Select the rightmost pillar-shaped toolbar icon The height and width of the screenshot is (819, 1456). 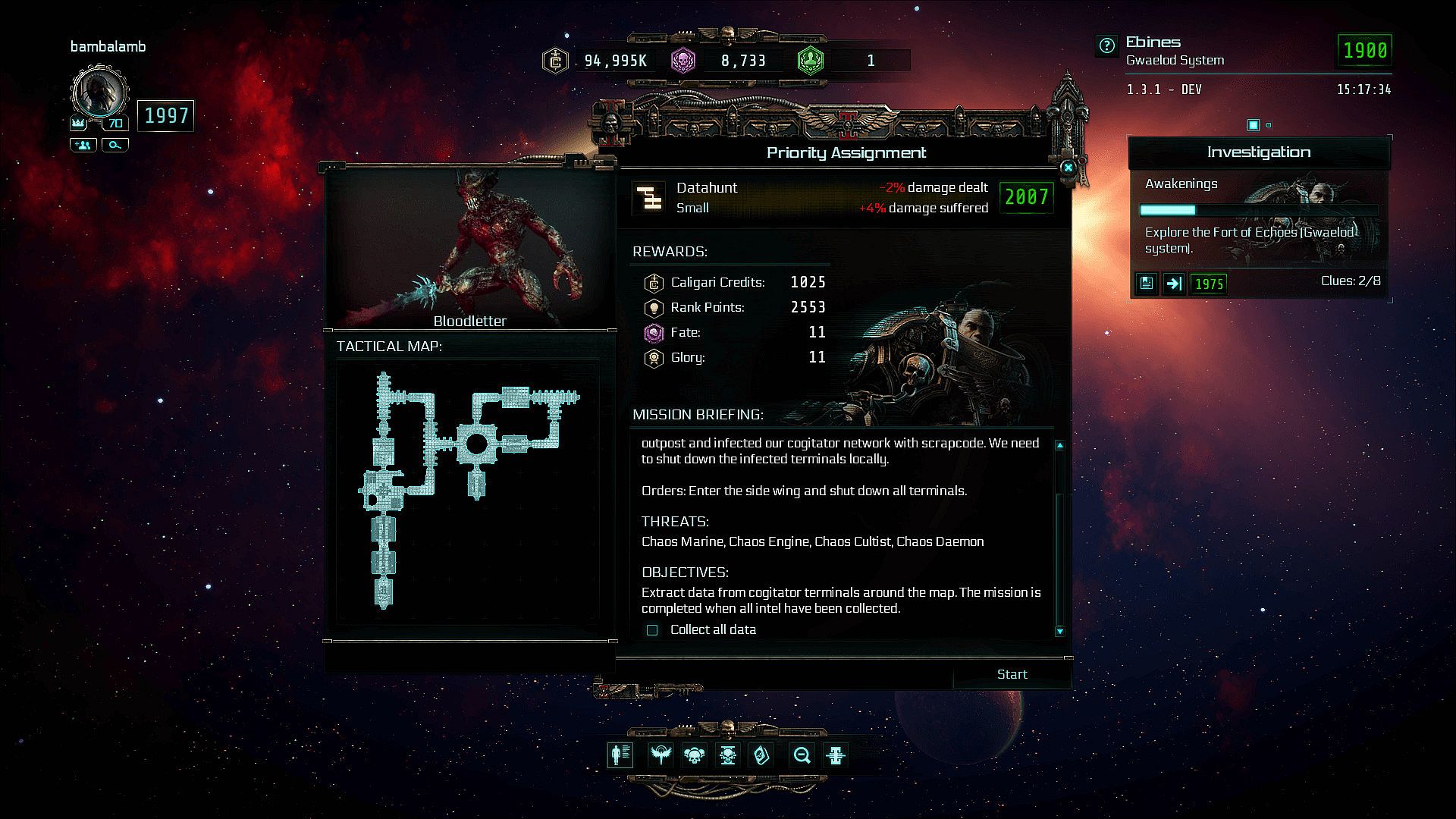pyautogui.click(x=836, y=755)
